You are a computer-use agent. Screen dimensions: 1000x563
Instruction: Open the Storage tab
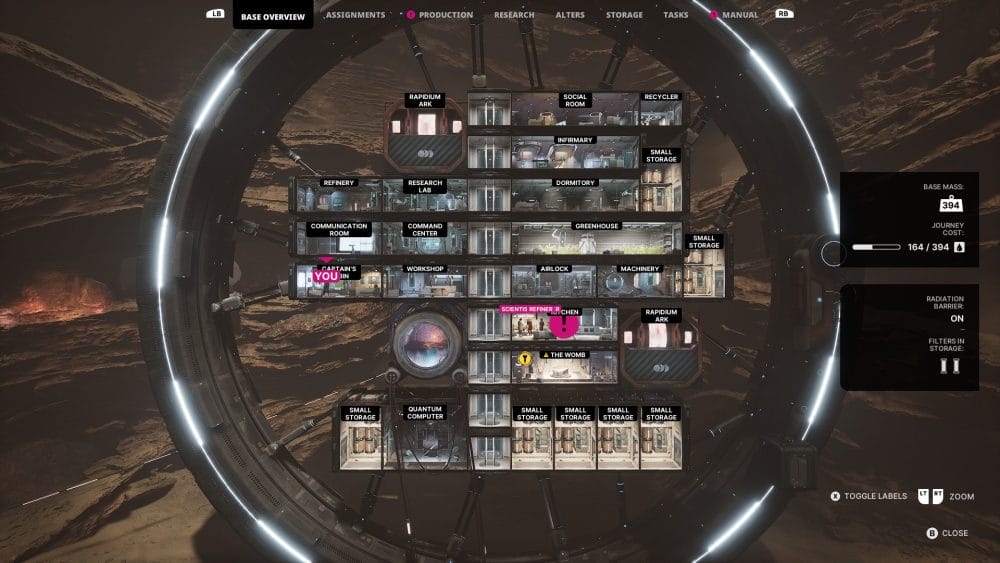624,15
